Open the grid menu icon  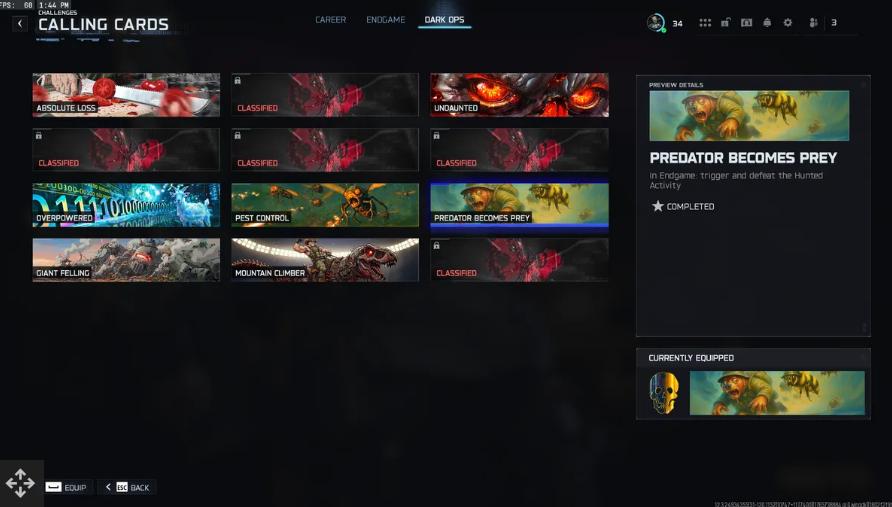(705, 23)
